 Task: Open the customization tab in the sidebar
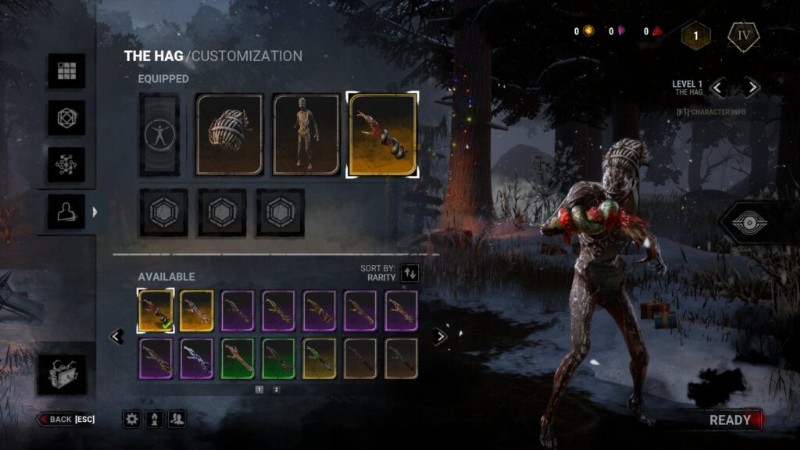[x=67, y=212]
